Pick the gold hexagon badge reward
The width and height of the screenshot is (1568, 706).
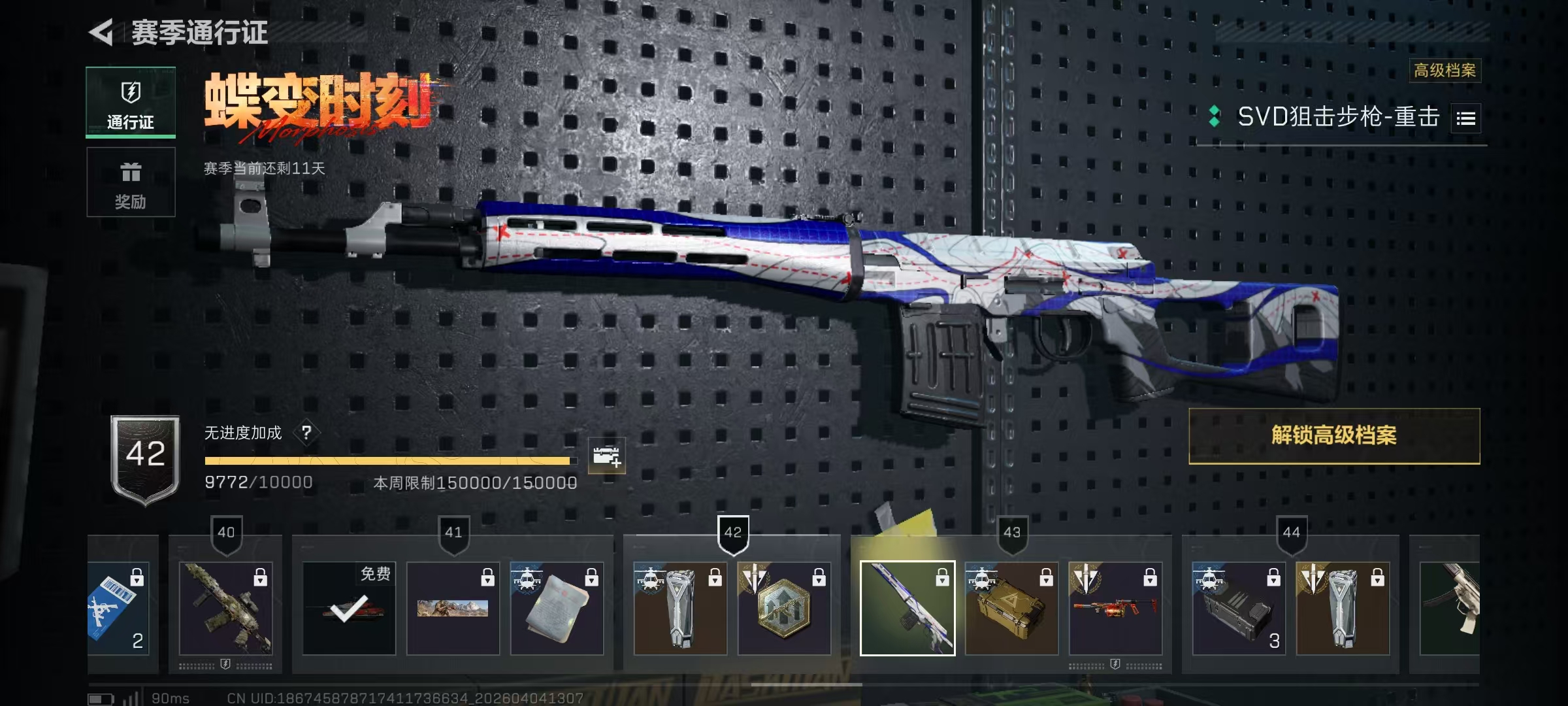[784, 608]
